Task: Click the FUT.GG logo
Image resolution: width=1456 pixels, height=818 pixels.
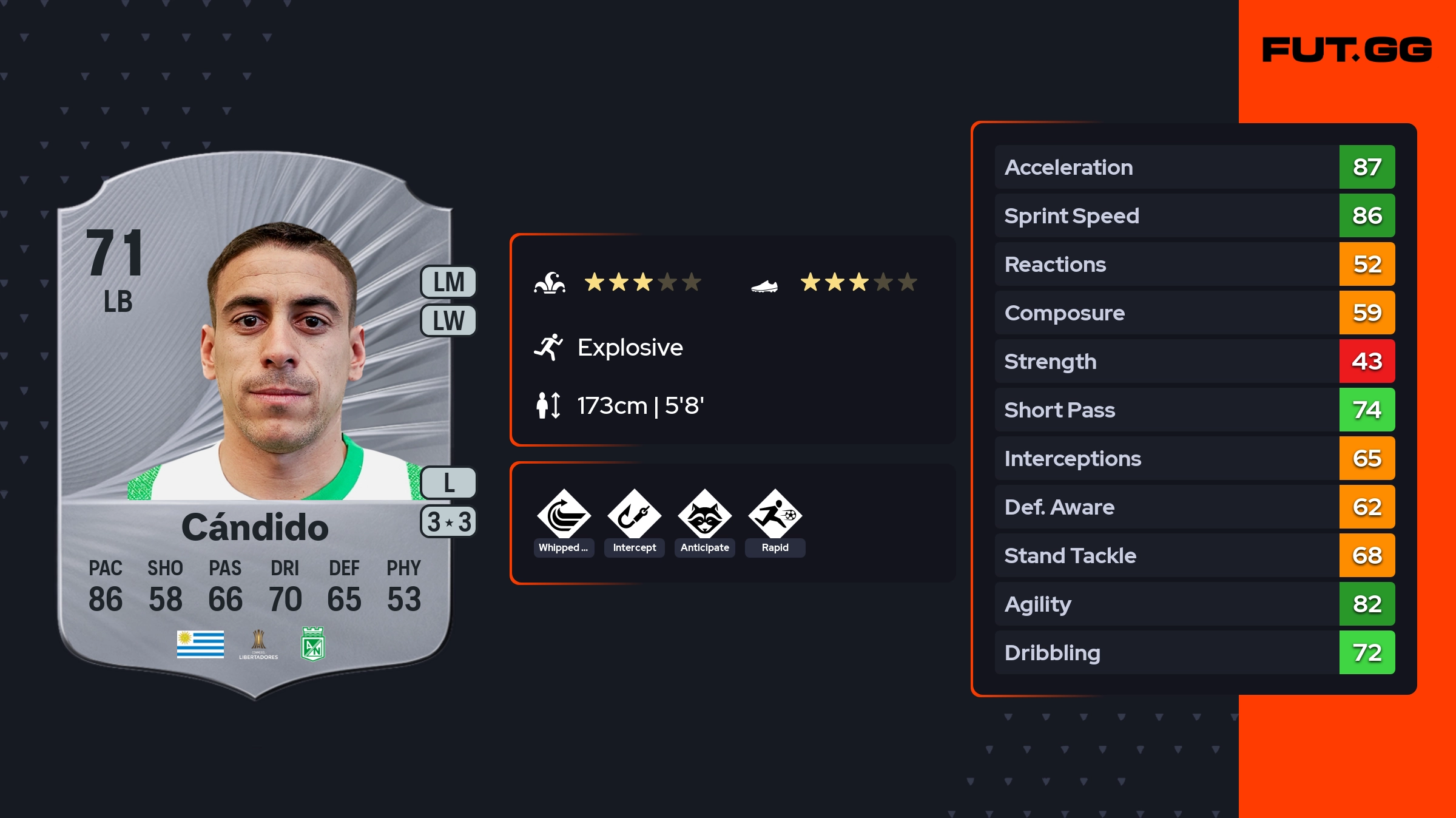Action: click(1347, 50)
